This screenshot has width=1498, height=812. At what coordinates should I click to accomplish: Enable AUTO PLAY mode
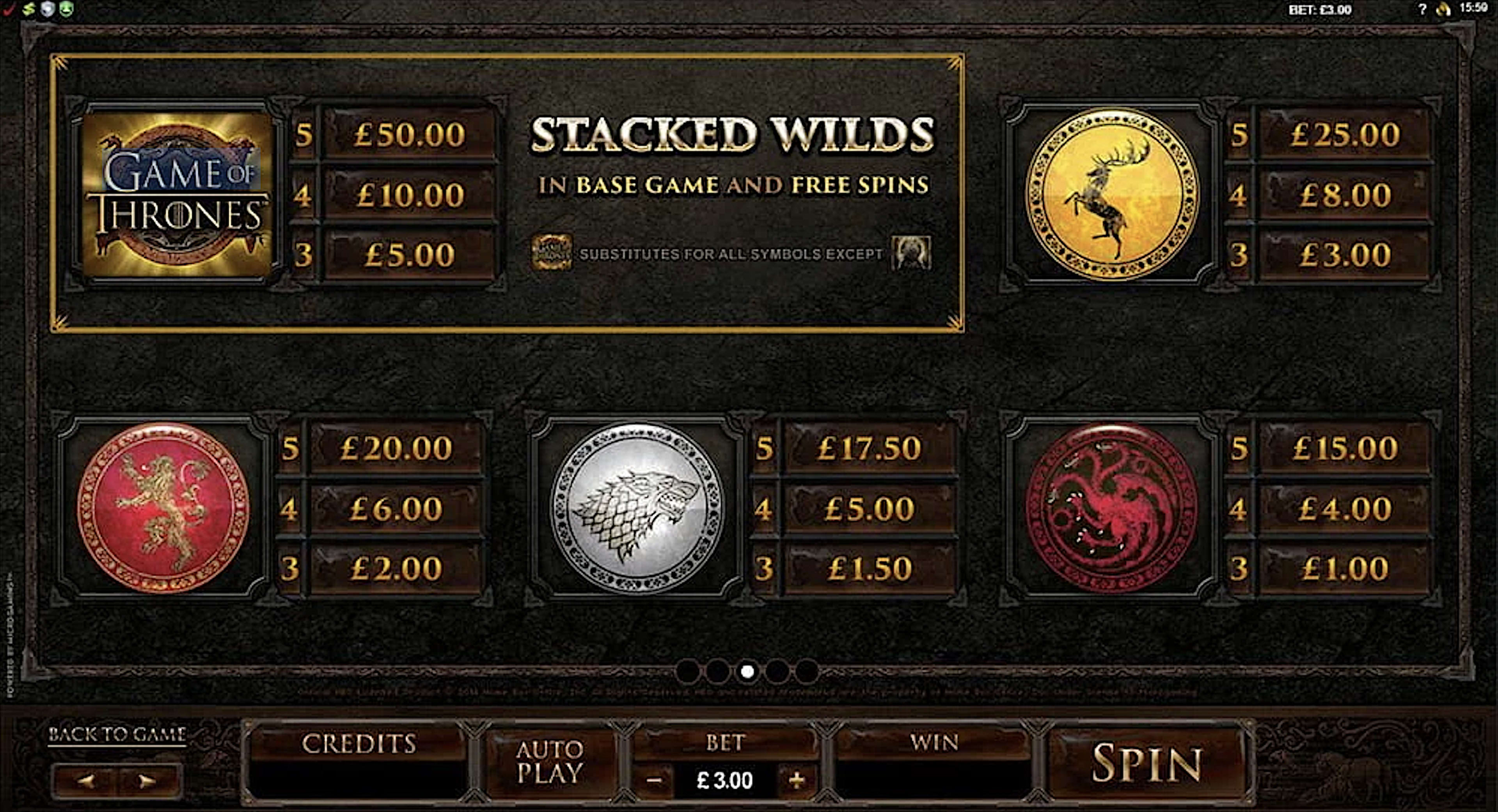pos(548,761)
